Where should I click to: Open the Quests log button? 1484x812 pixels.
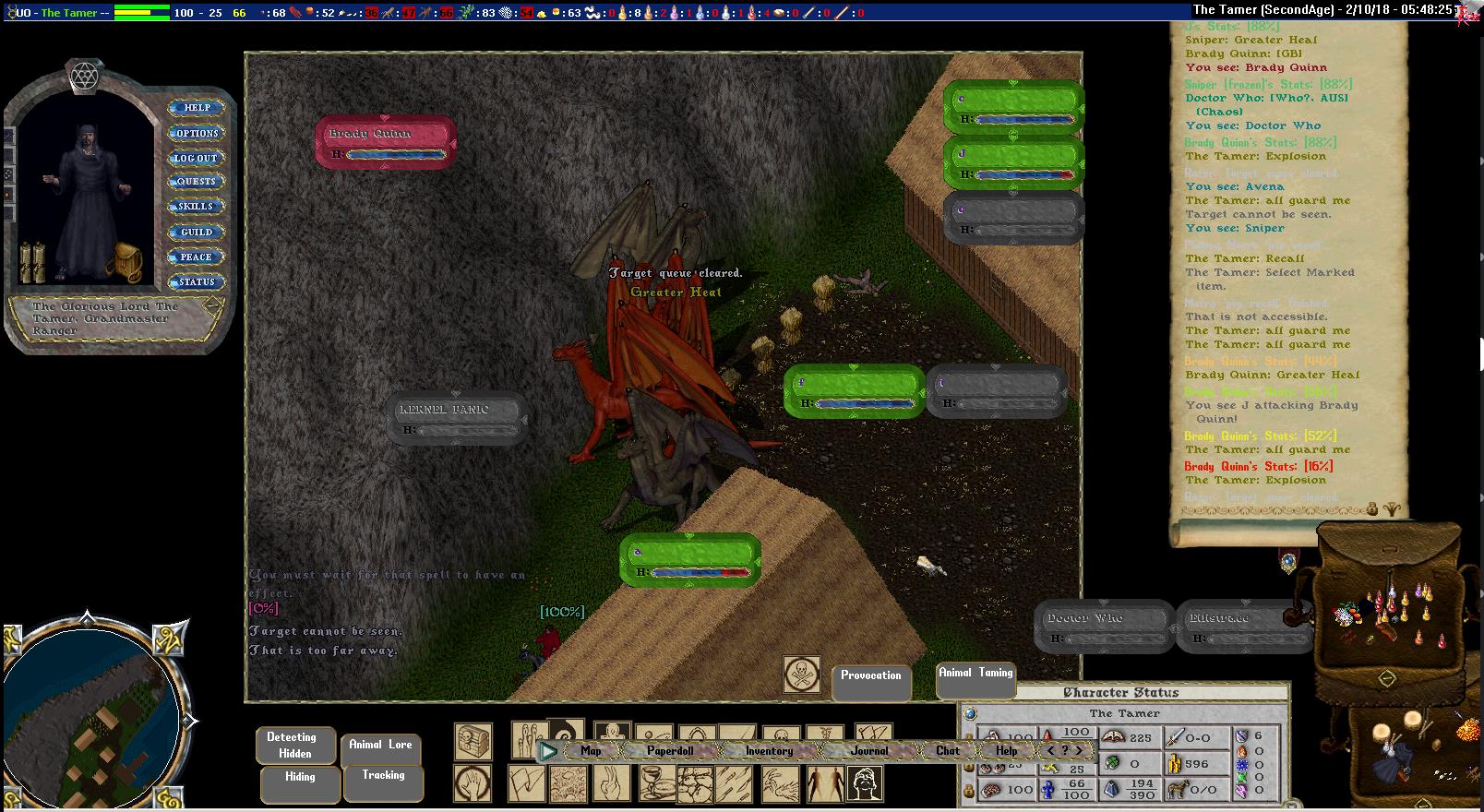(197, 182)
